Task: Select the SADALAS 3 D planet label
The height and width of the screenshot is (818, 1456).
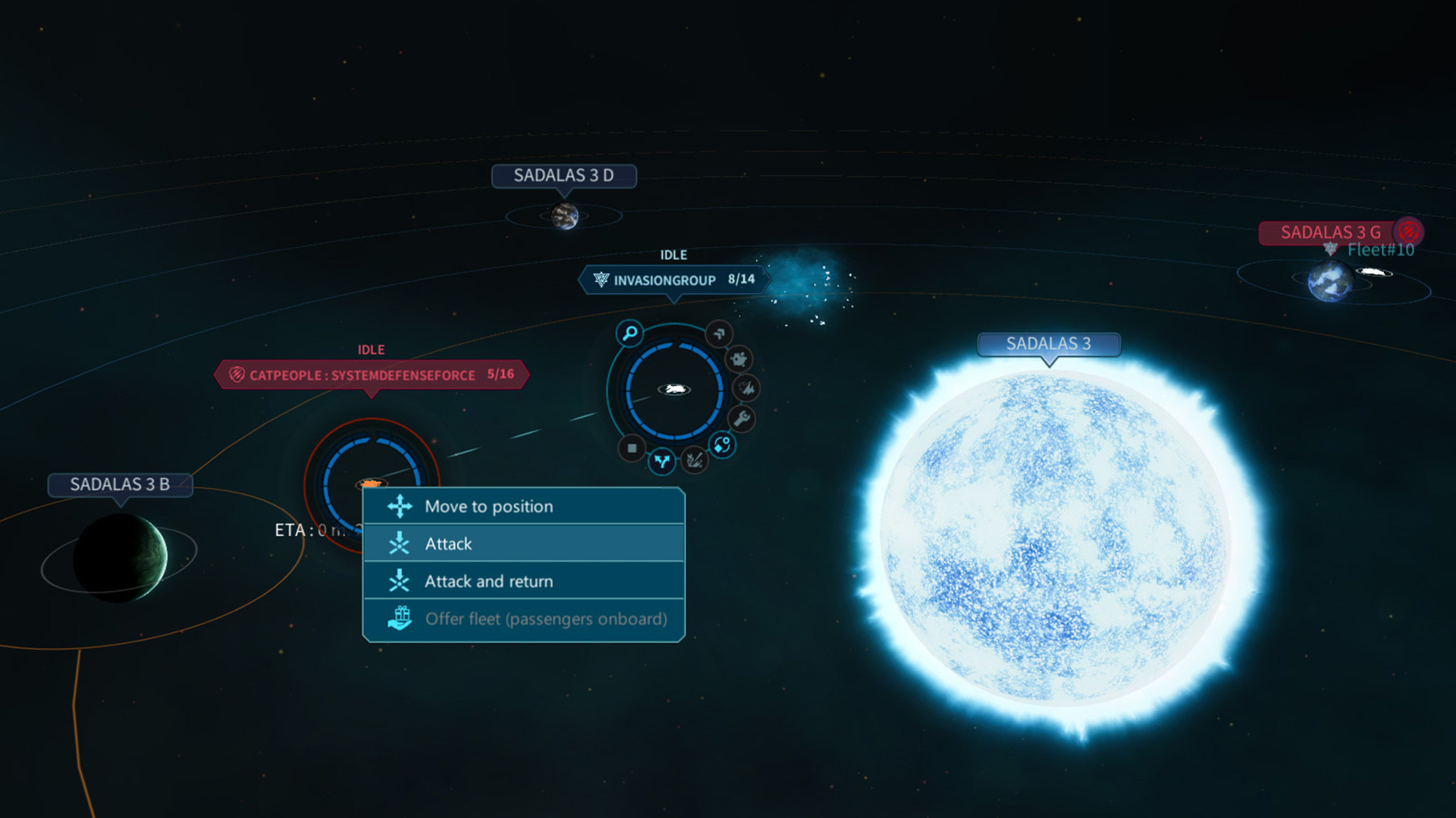Action: coord(563,176)
